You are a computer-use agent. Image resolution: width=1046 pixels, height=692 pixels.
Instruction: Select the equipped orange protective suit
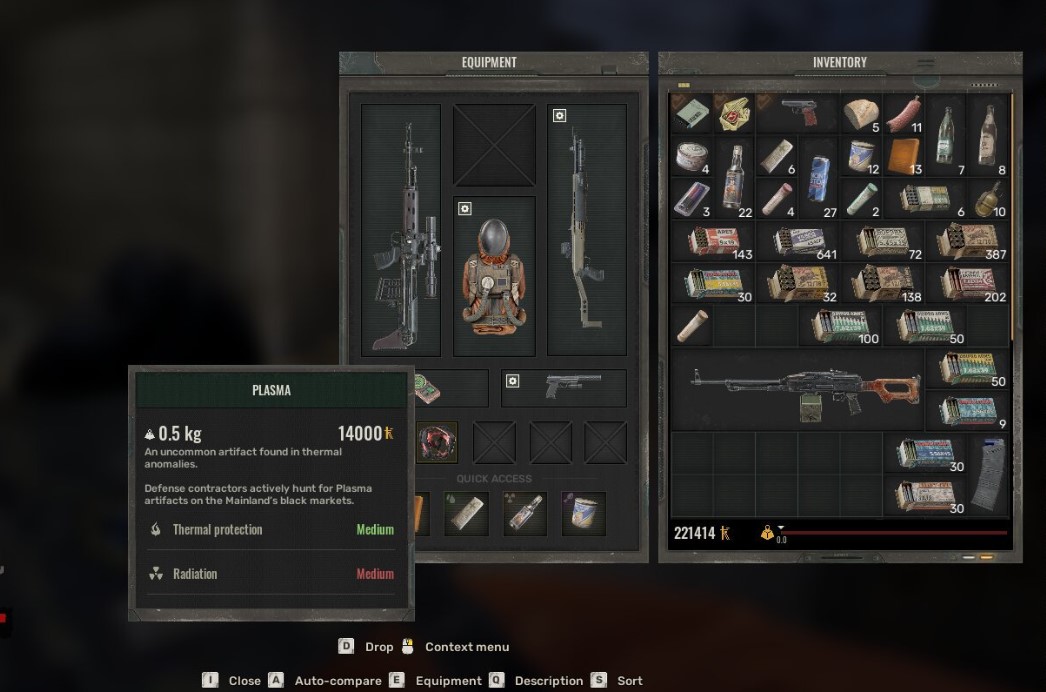(x=494, y=275)
